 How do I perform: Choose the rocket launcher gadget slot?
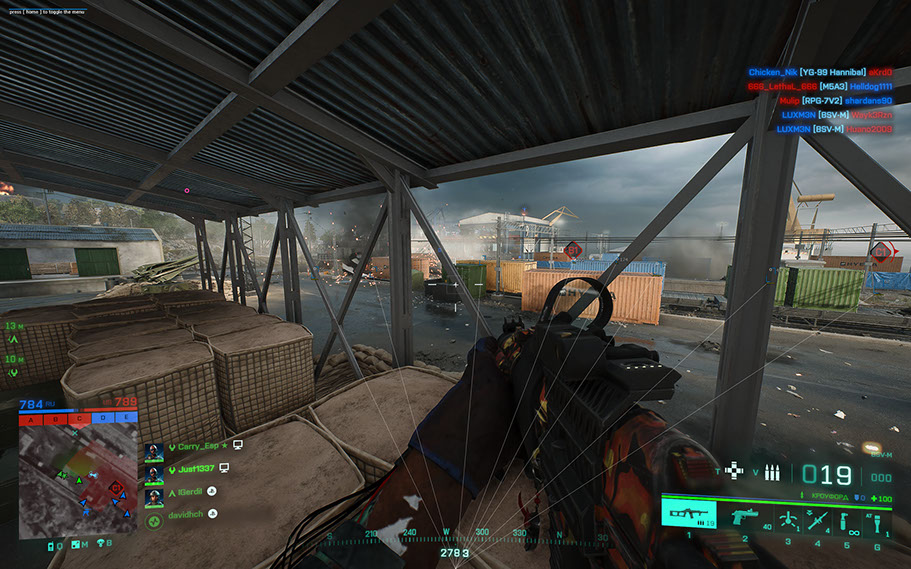point(818,520)
